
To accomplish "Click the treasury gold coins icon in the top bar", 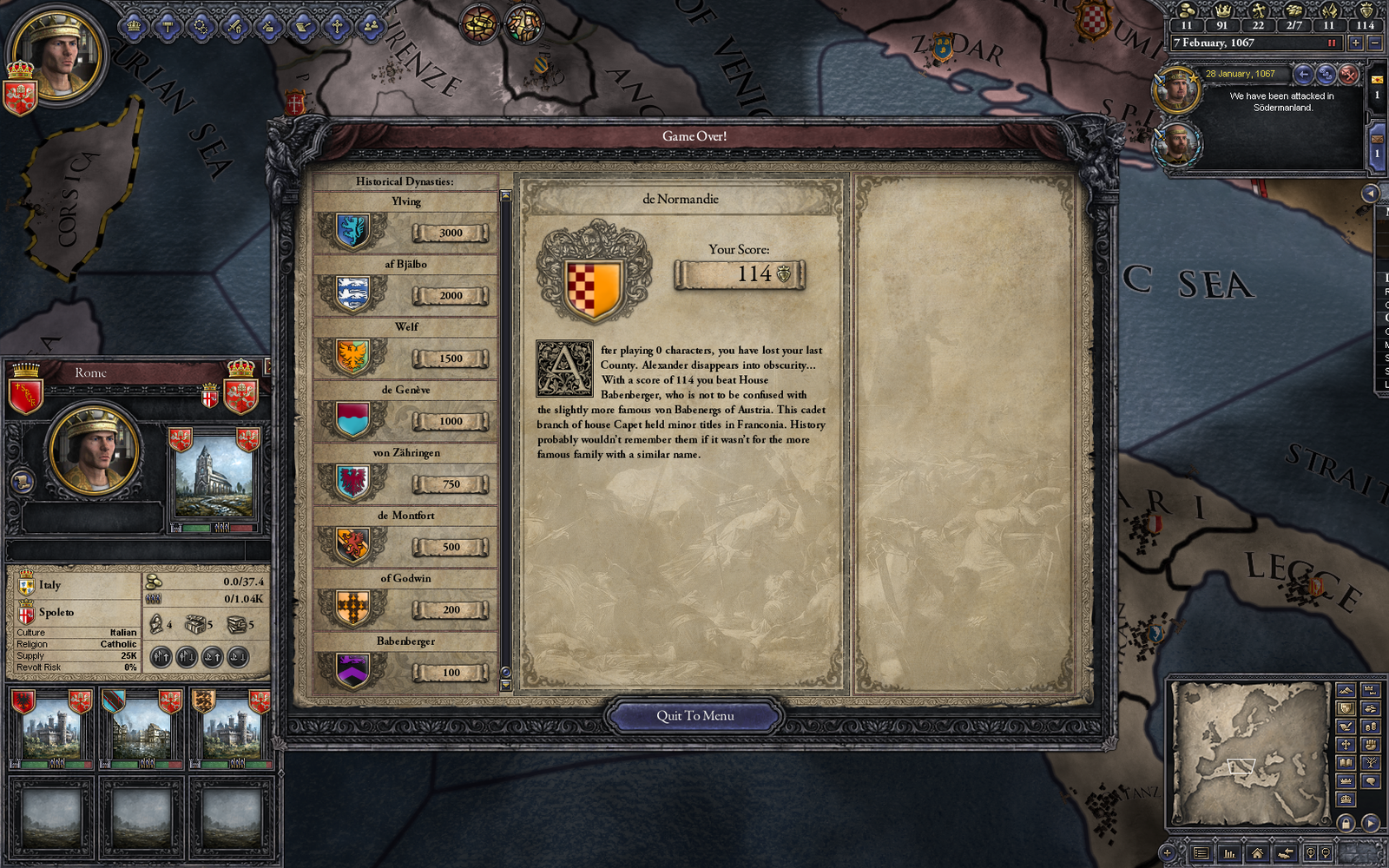I will (x=1188, y=12).
